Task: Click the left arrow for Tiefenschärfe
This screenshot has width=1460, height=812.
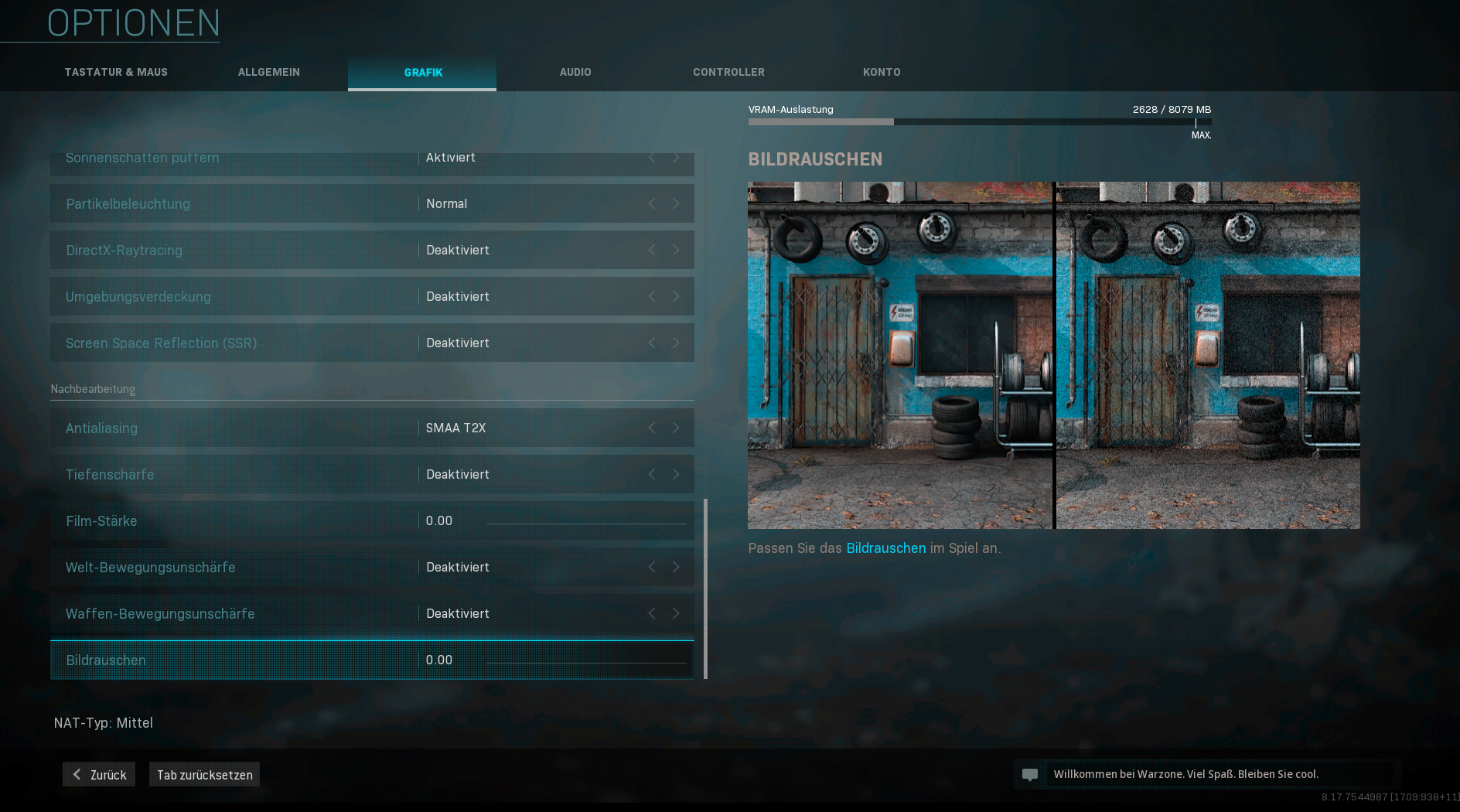Action: (652, 474)
